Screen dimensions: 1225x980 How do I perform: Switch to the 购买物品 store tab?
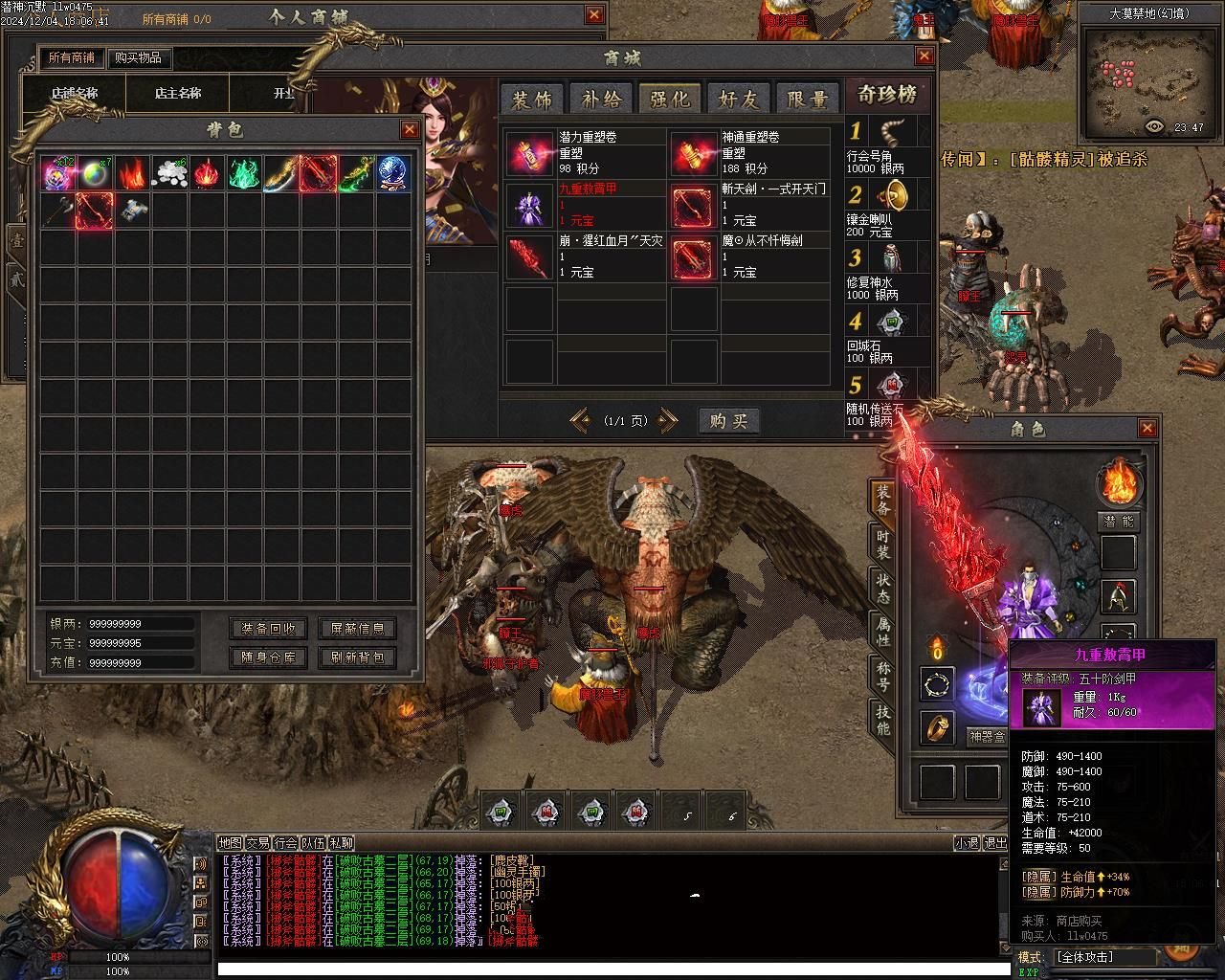139,57
